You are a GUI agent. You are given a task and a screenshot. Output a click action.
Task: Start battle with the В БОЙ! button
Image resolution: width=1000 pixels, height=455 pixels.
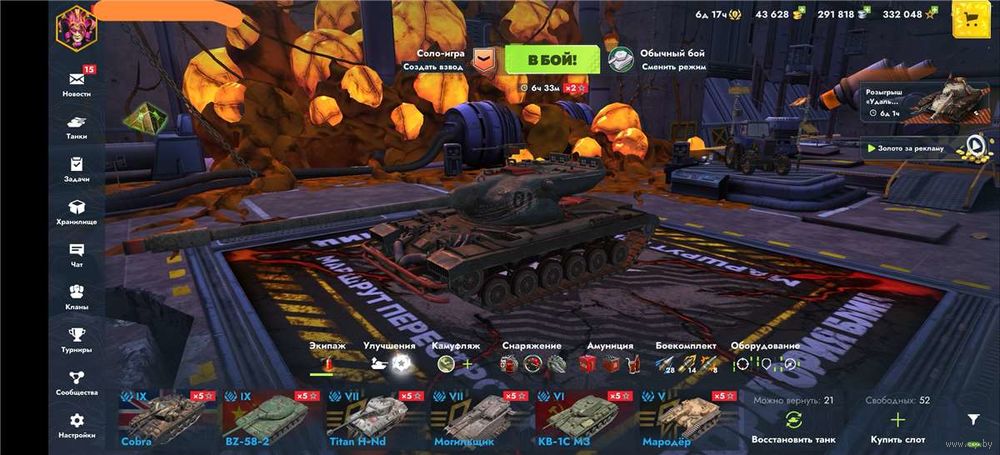click(x=544, y=60)
